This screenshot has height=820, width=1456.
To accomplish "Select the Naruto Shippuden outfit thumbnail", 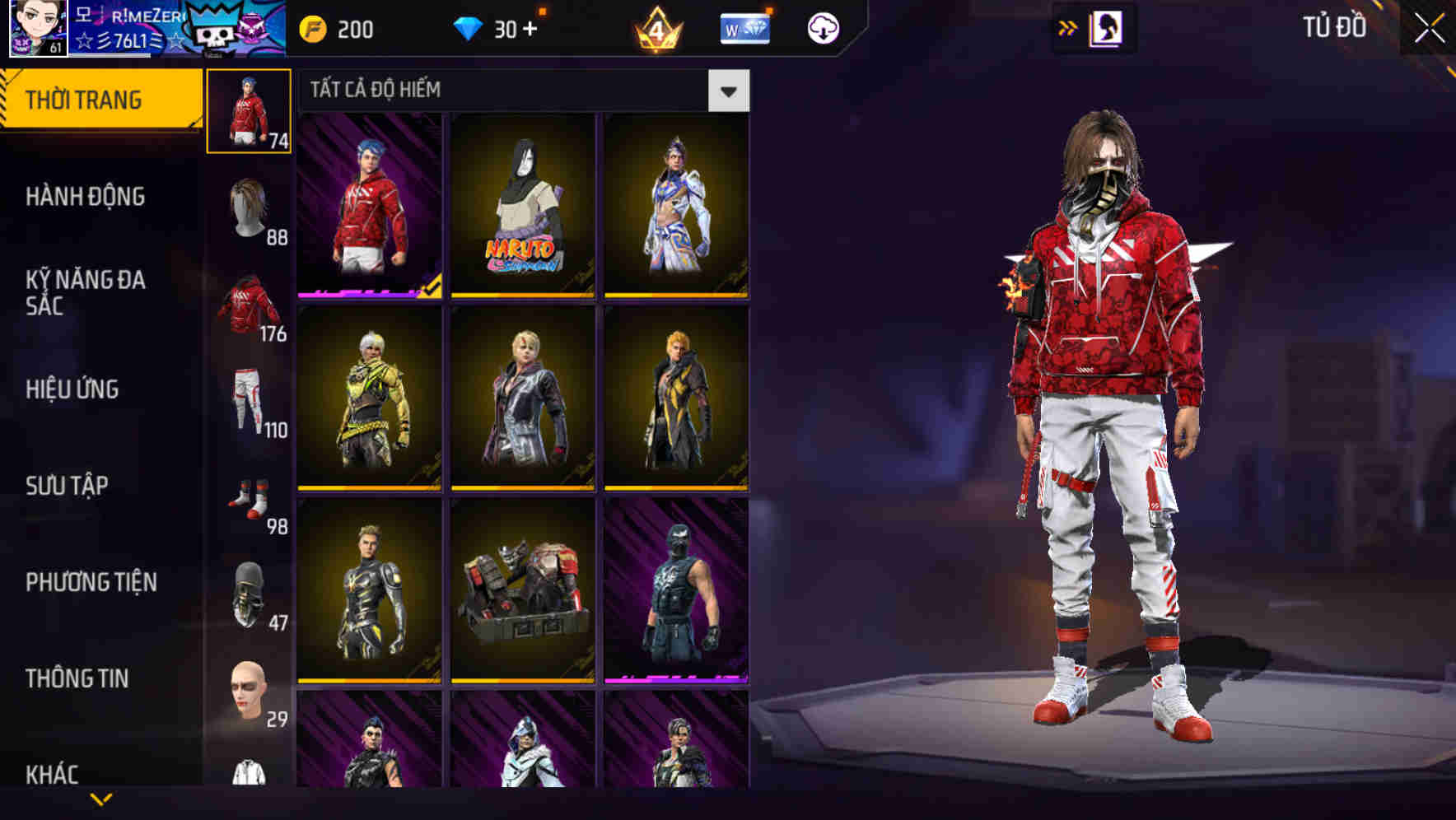I will (x=521, y=206).
